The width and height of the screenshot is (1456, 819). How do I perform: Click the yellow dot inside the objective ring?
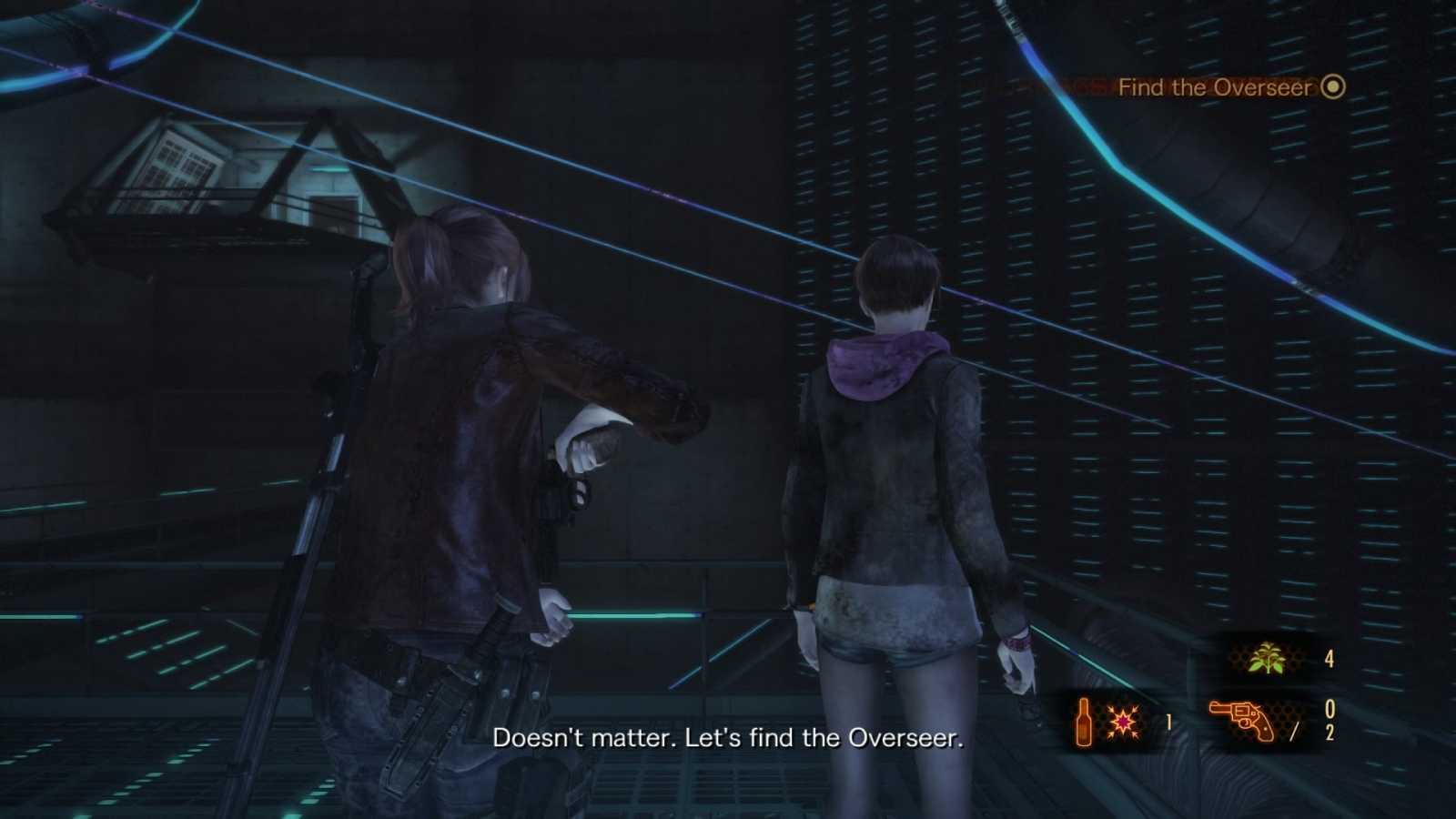[1331, 87]
